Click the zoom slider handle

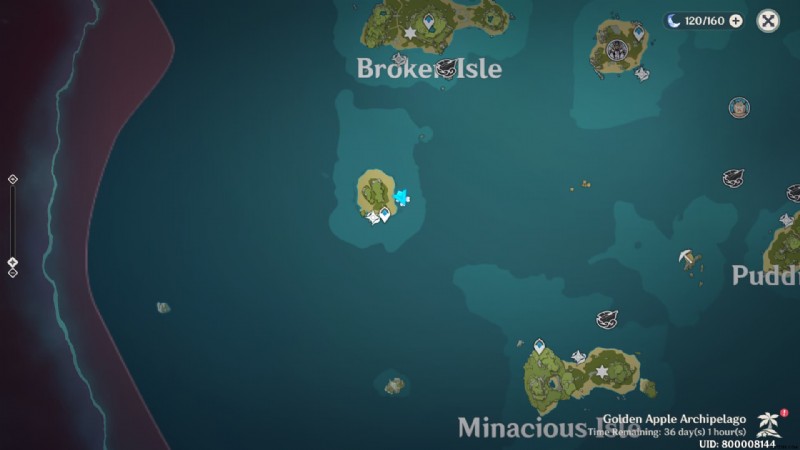click(13, 262)
